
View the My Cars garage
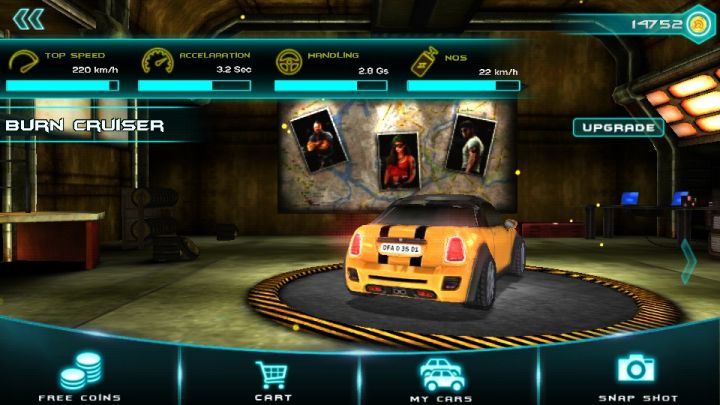tap(441, 378)
